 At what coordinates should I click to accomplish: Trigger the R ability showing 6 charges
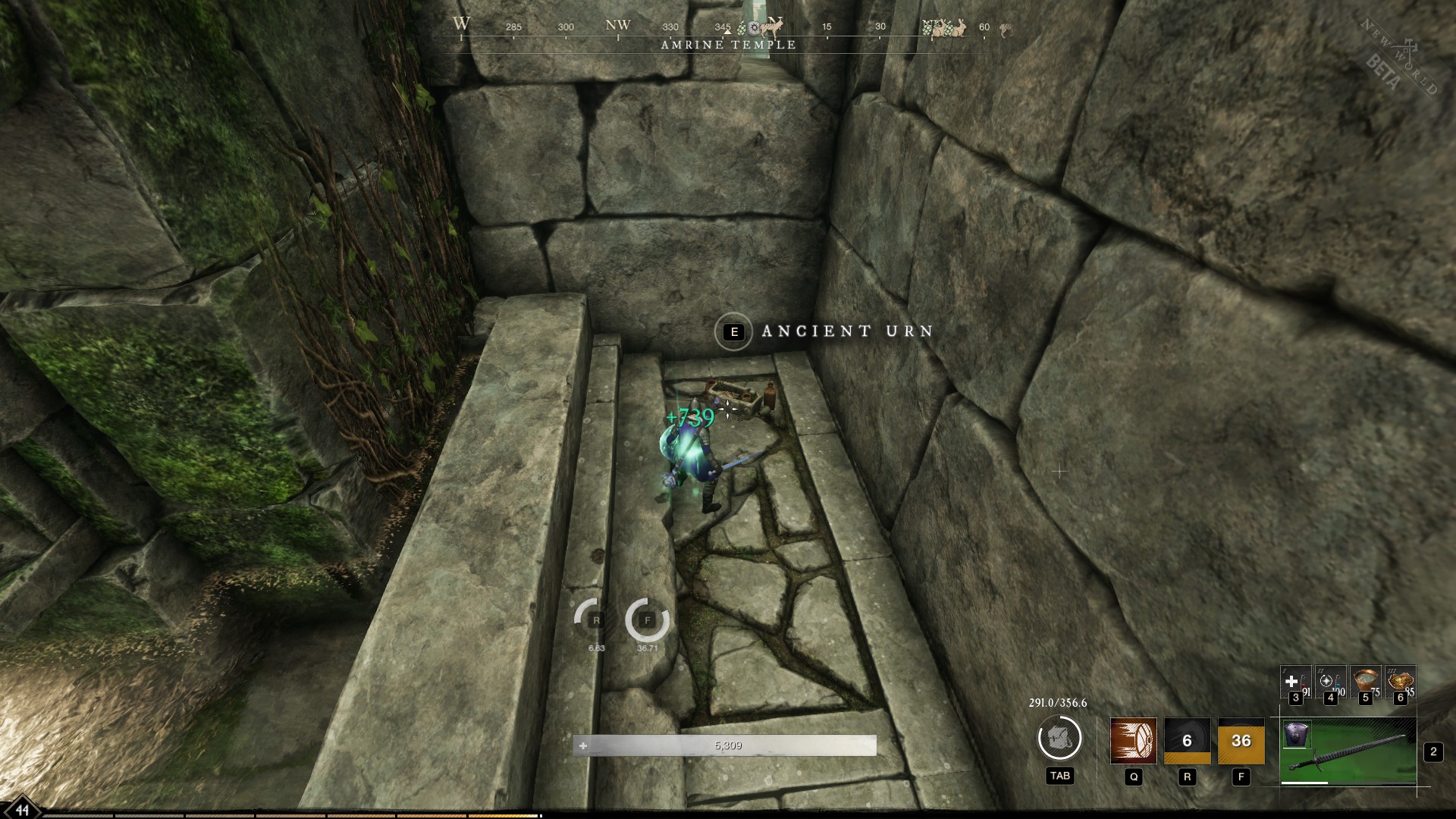click(x=1186, y=741)
